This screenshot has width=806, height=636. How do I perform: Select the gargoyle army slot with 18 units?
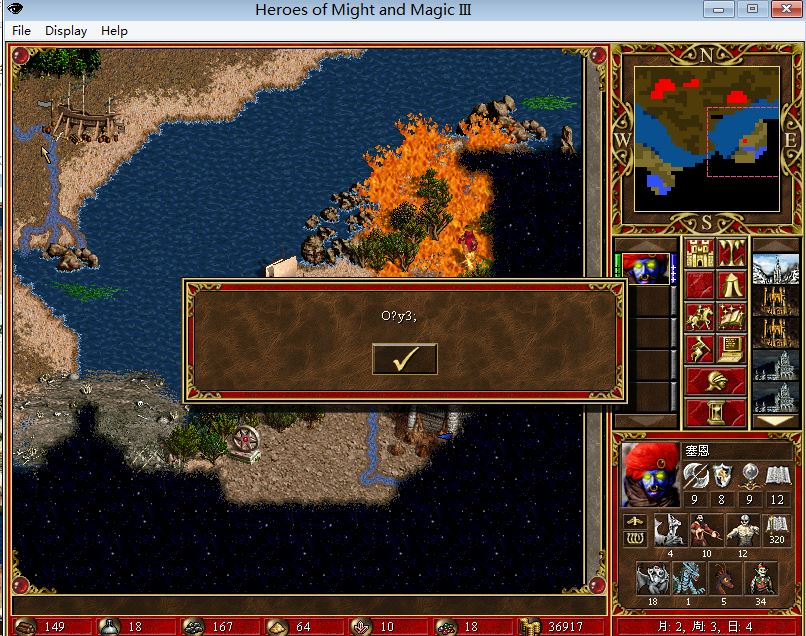tap(652, 579)
